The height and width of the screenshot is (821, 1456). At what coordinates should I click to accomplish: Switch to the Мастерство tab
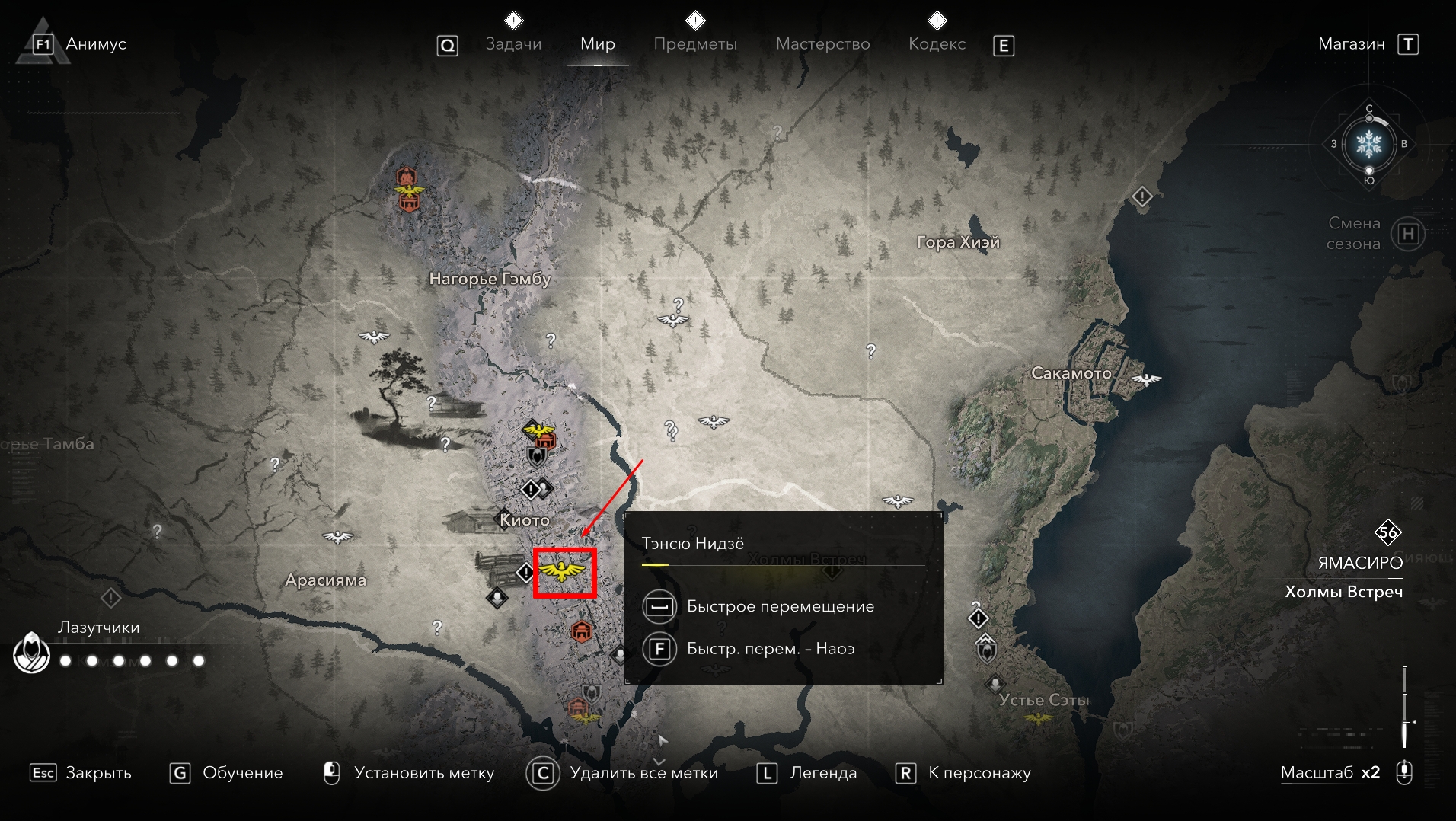click(x=822, y=44)
